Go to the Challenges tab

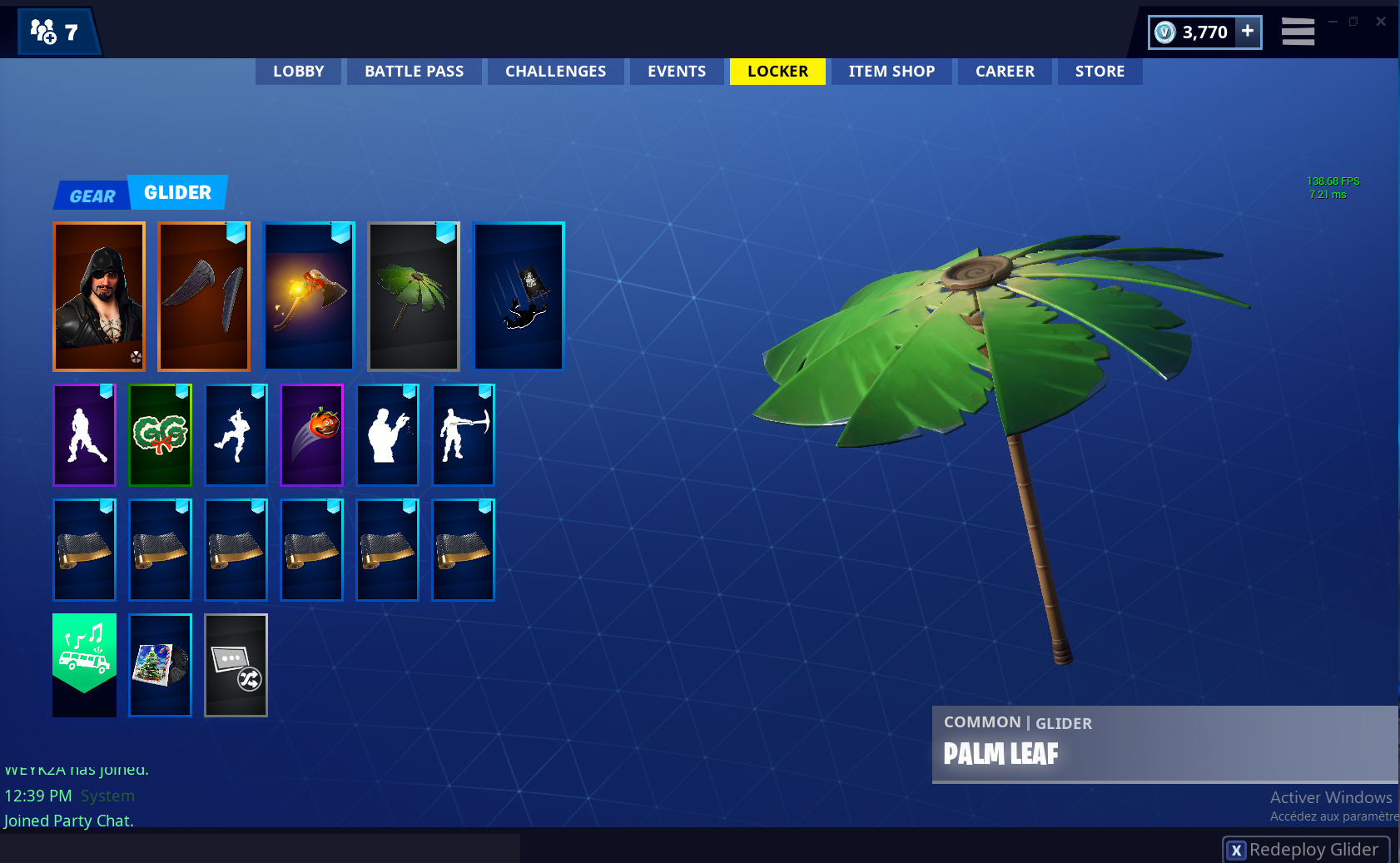pyautogui.click(x=555, y=72)
